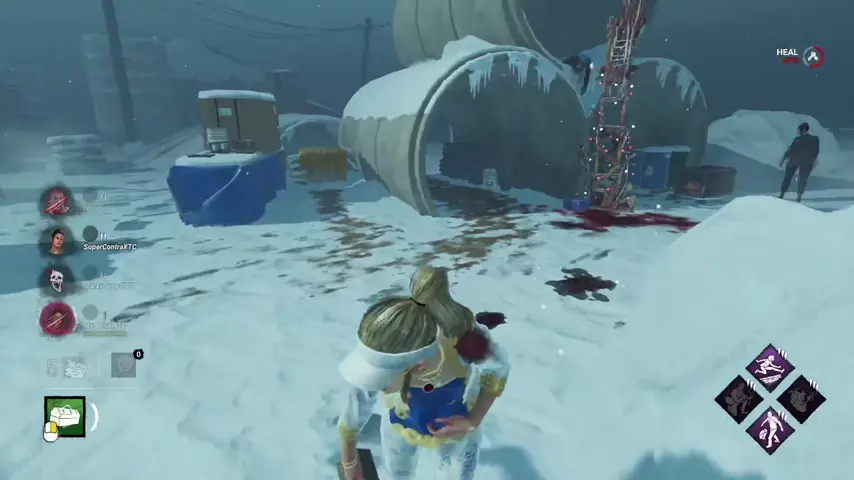Click the Heal objective icon
The width and height of the screenshot is (854, 480).
coord(814,56)
